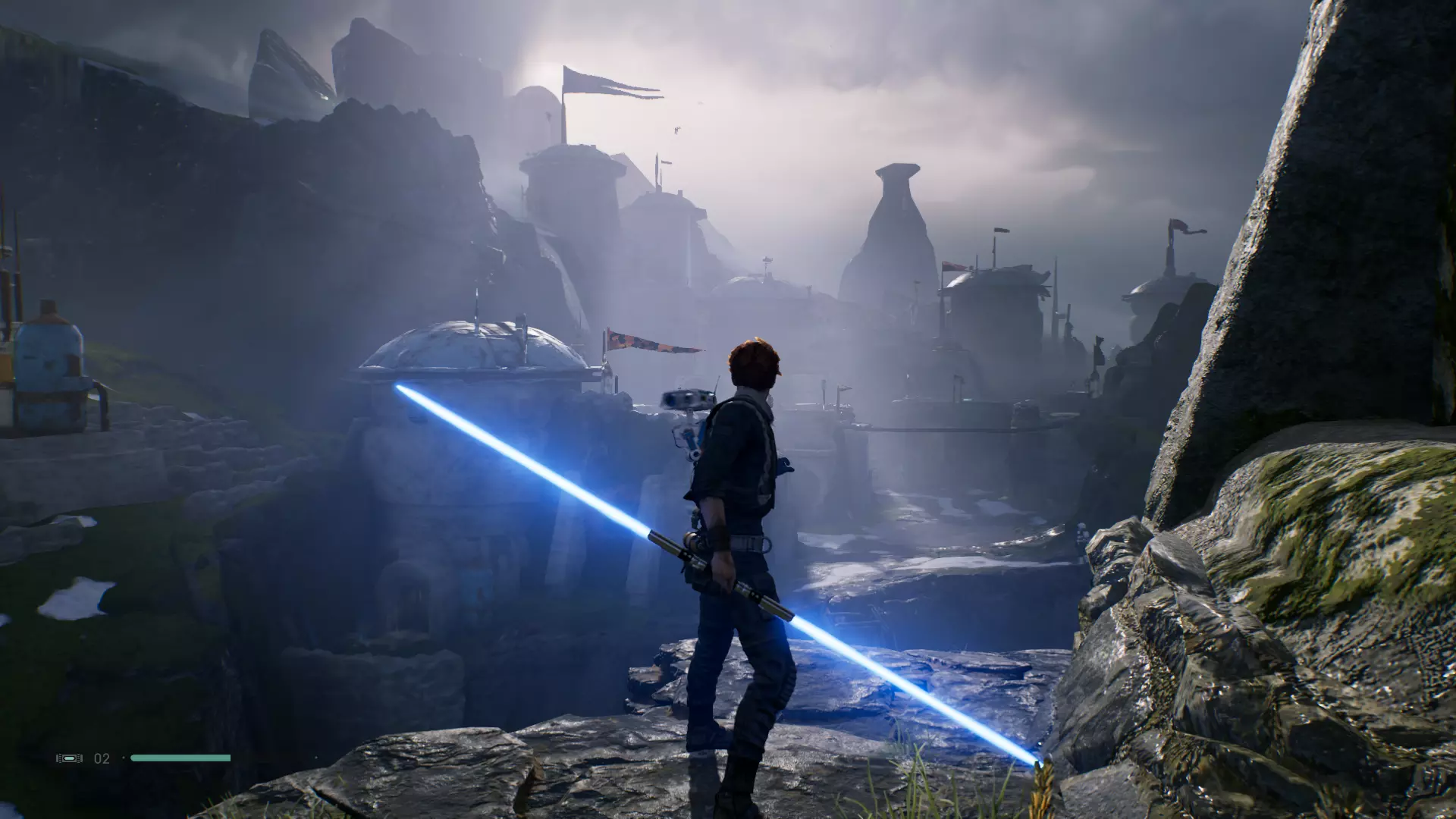
Task: Select the stim canister icon
Action: (69, 758)
